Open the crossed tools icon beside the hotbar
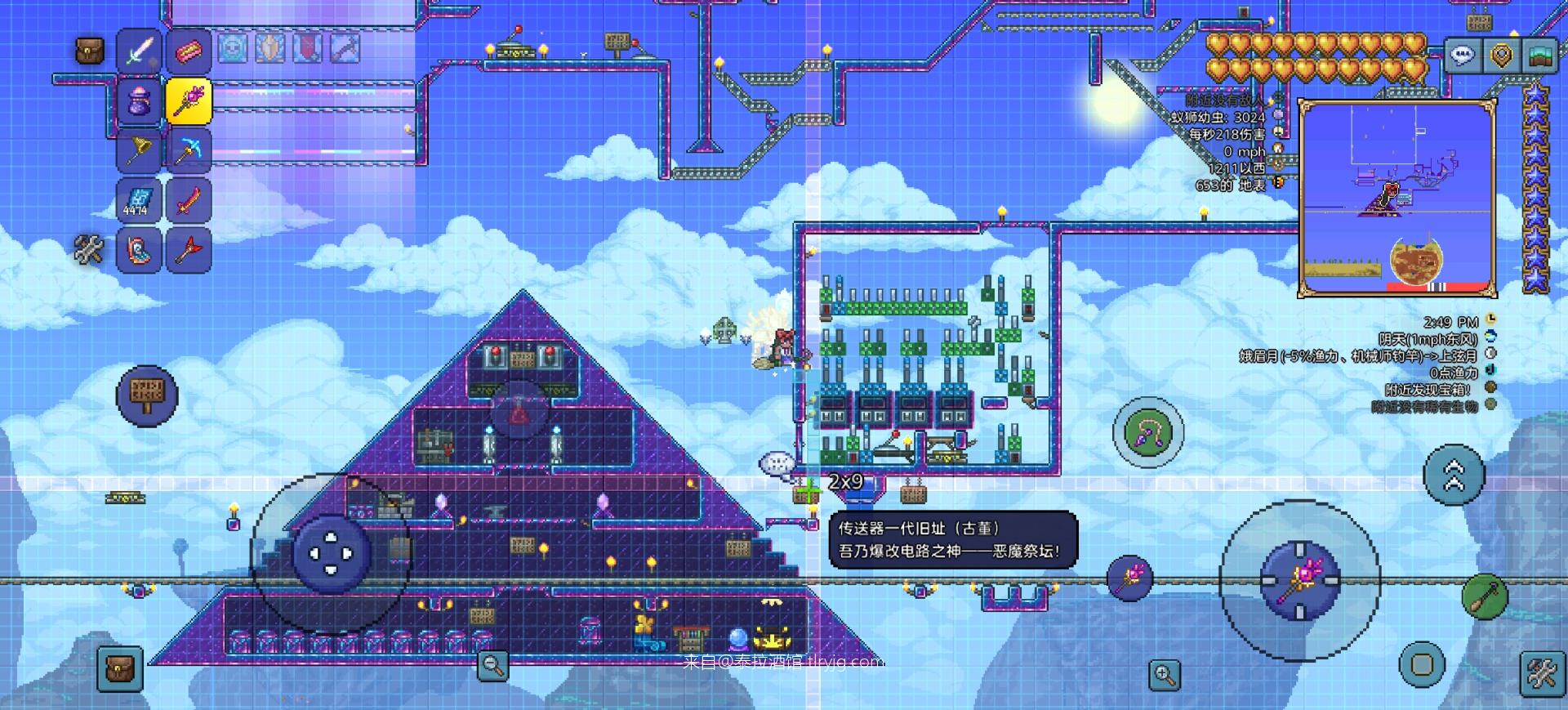 coord(89,250)
